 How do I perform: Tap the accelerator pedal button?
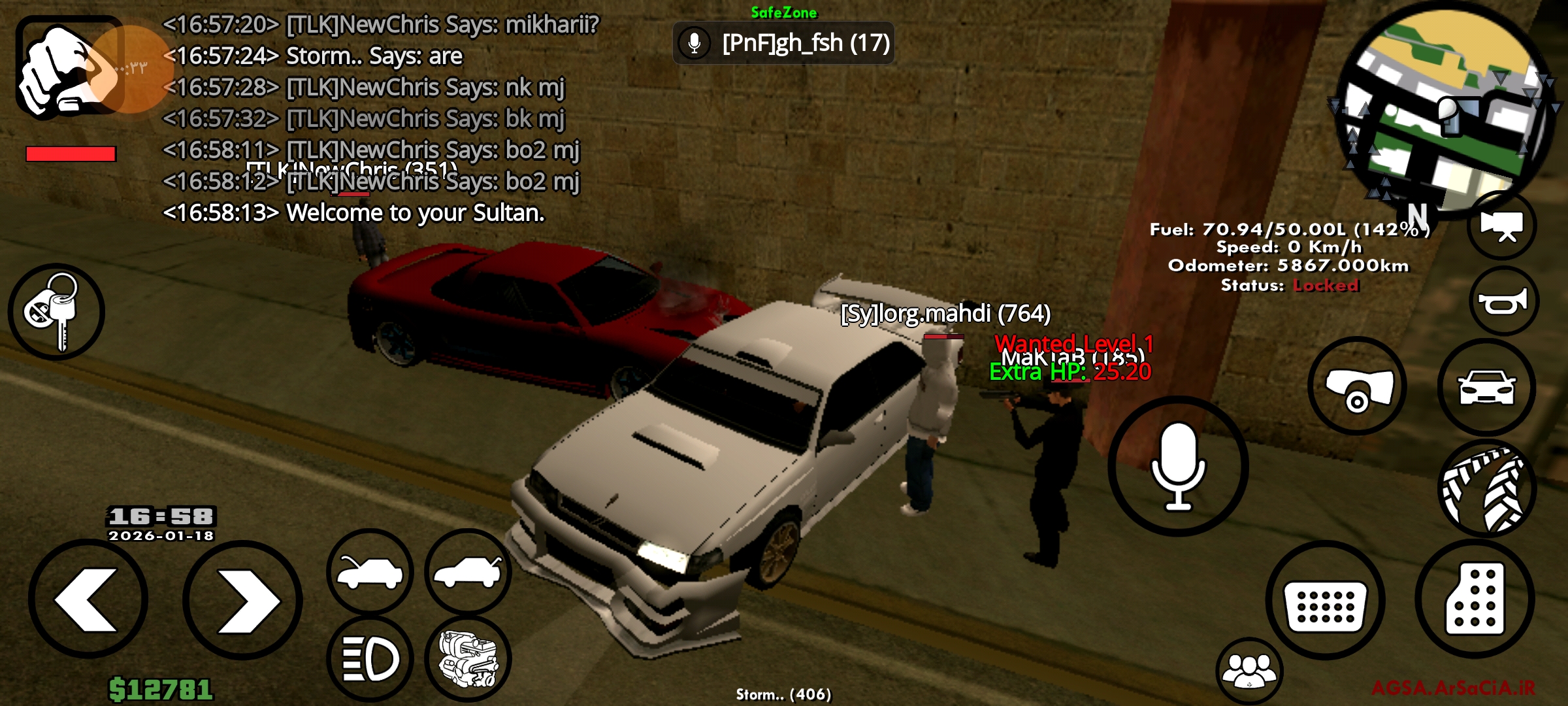pyautogui.click(x=1475, y=599)
